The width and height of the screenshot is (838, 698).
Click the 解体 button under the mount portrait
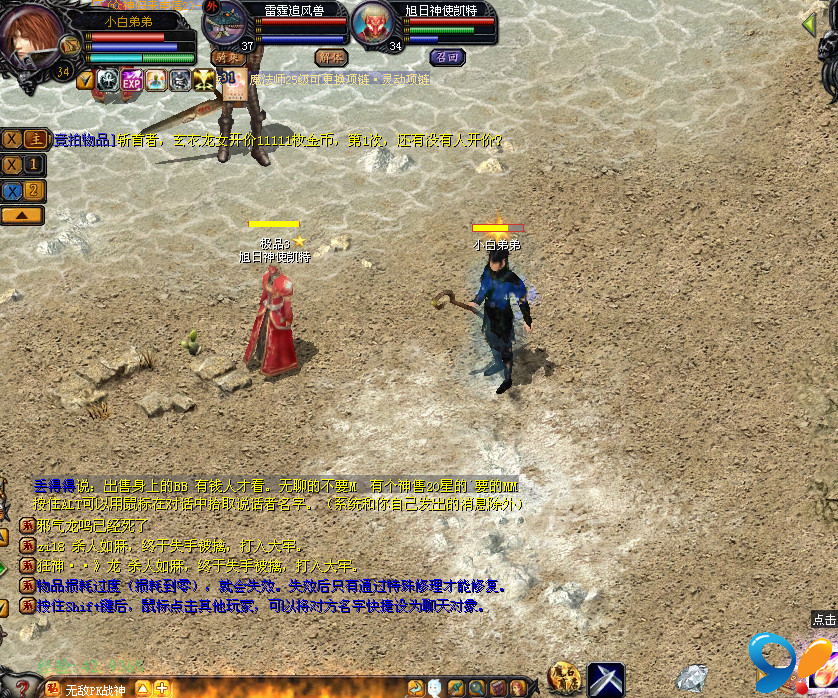pyautogui.click(x=331, y=58)
